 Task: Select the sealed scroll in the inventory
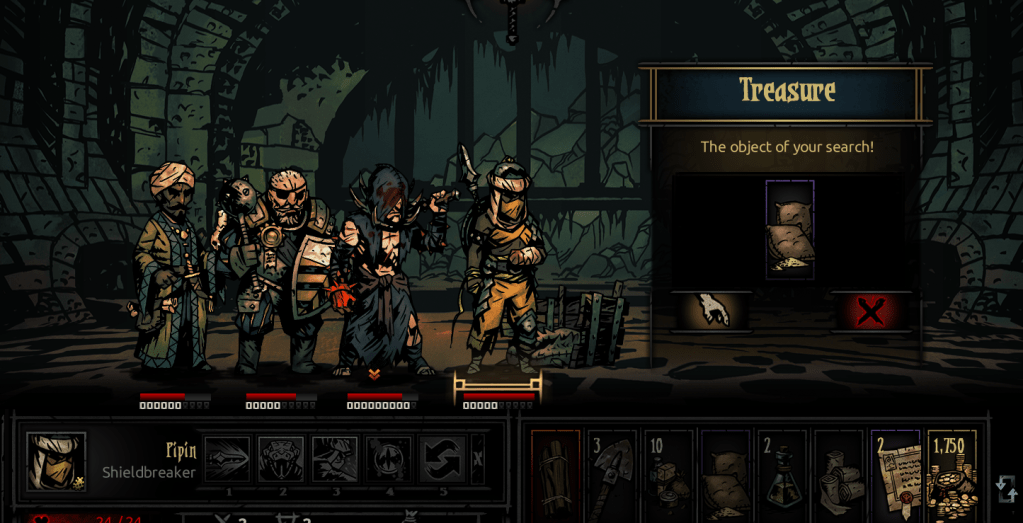[895, 477]
